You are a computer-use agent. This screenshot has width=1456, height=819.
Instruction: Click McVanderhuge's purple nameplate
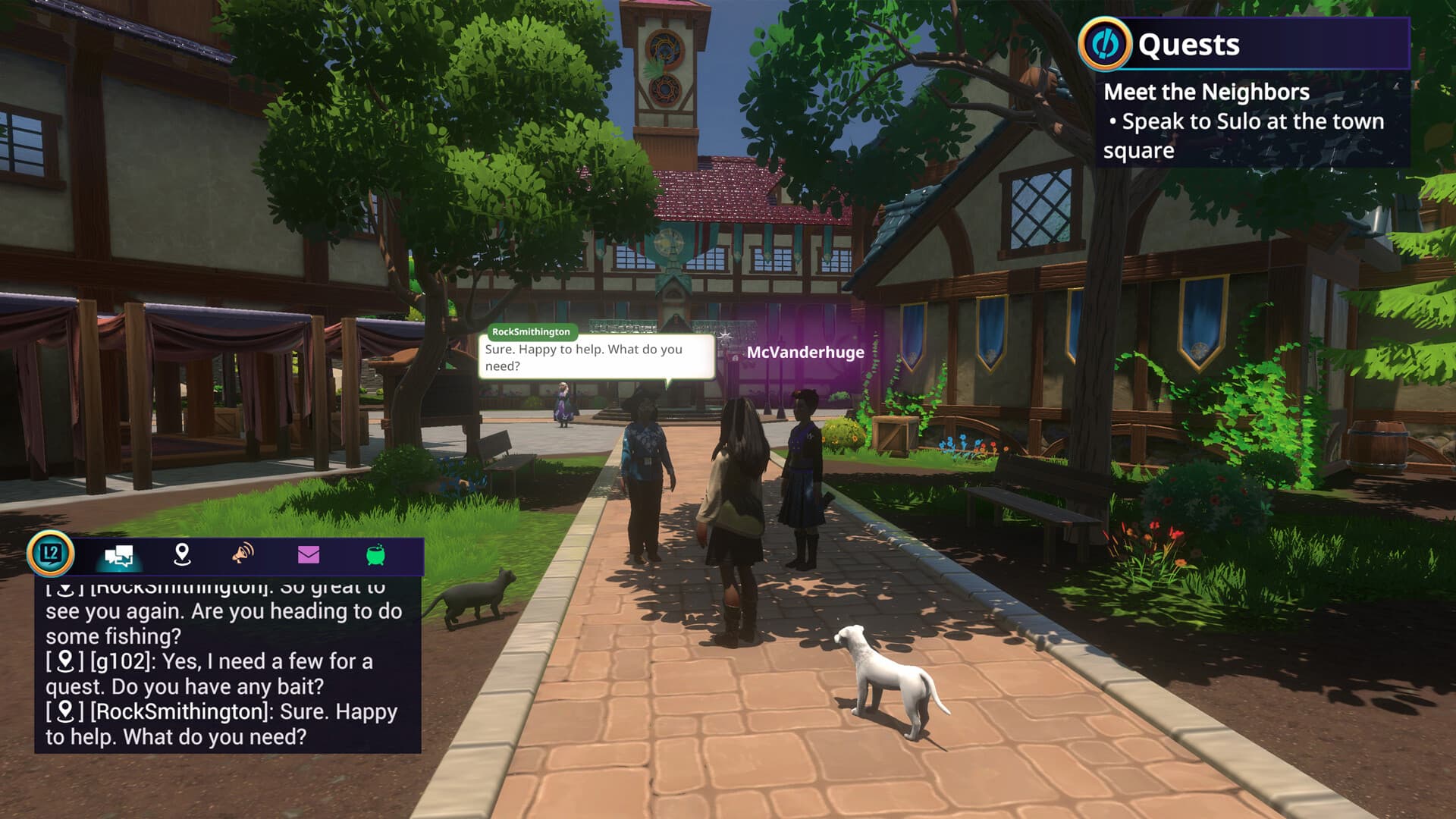coord(805,351)
